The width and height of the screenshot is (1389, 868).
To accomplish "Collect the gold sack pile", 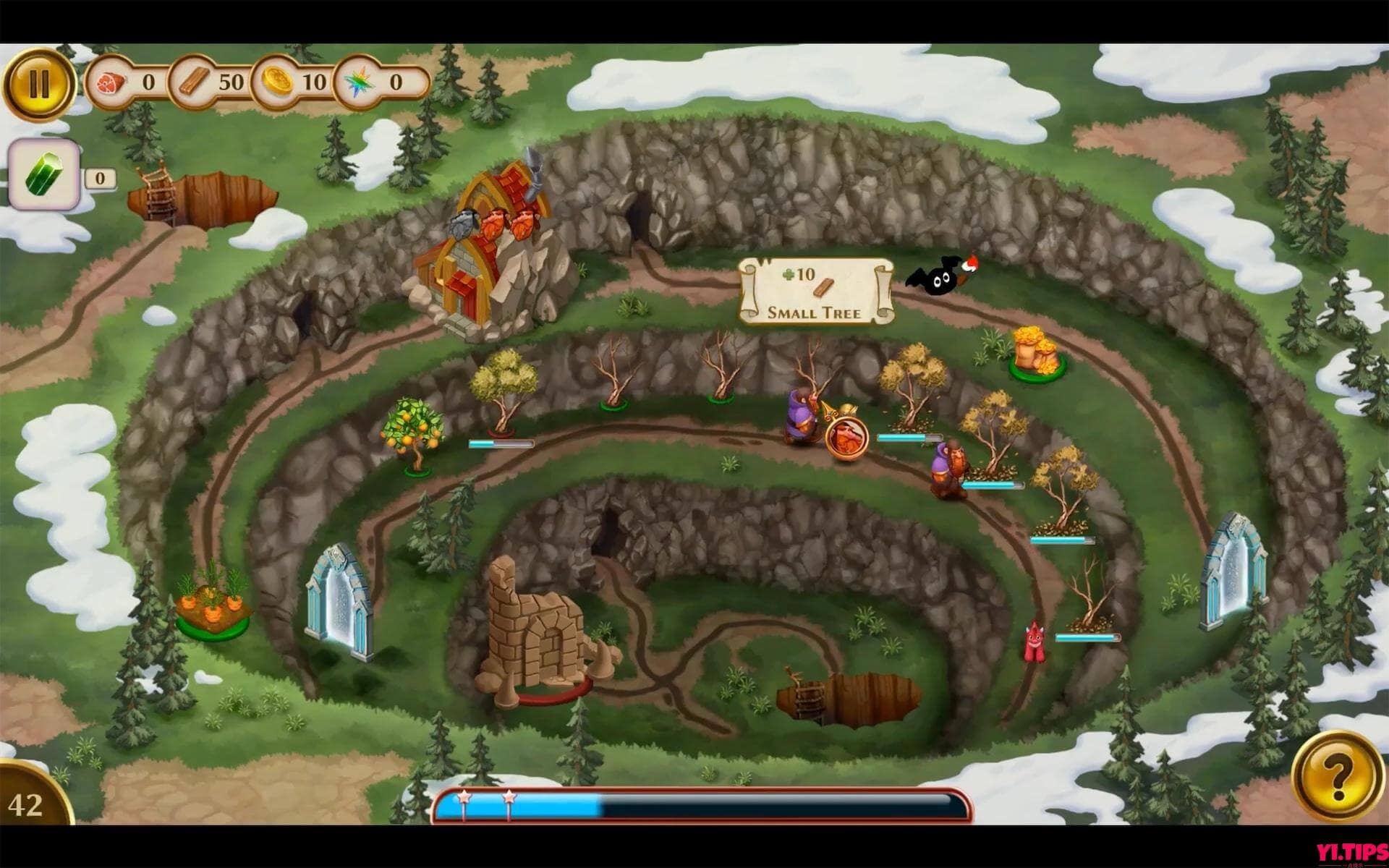I will coord(1033,351).
